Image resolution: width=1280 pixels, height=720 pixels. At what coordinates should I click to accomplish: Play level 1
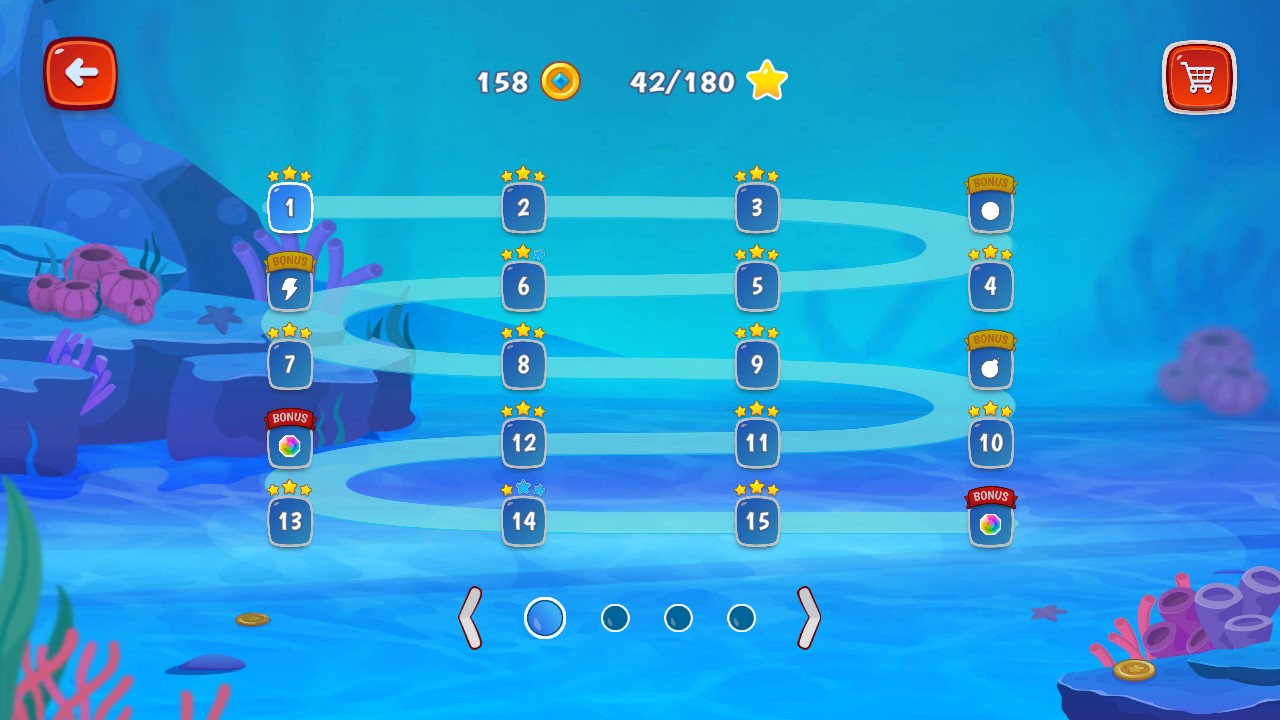290,208
